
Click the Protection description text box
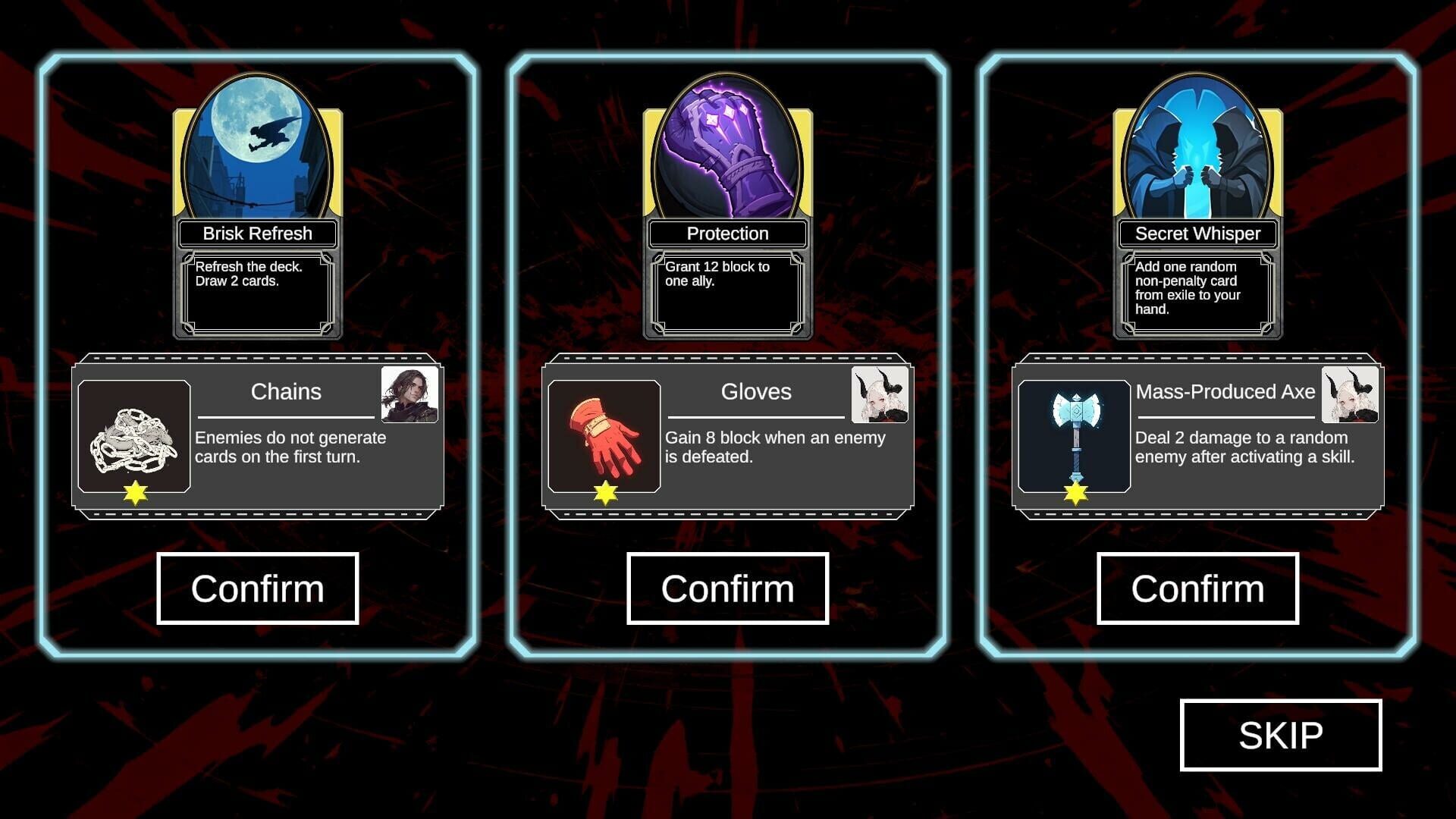tap(726, 293)
